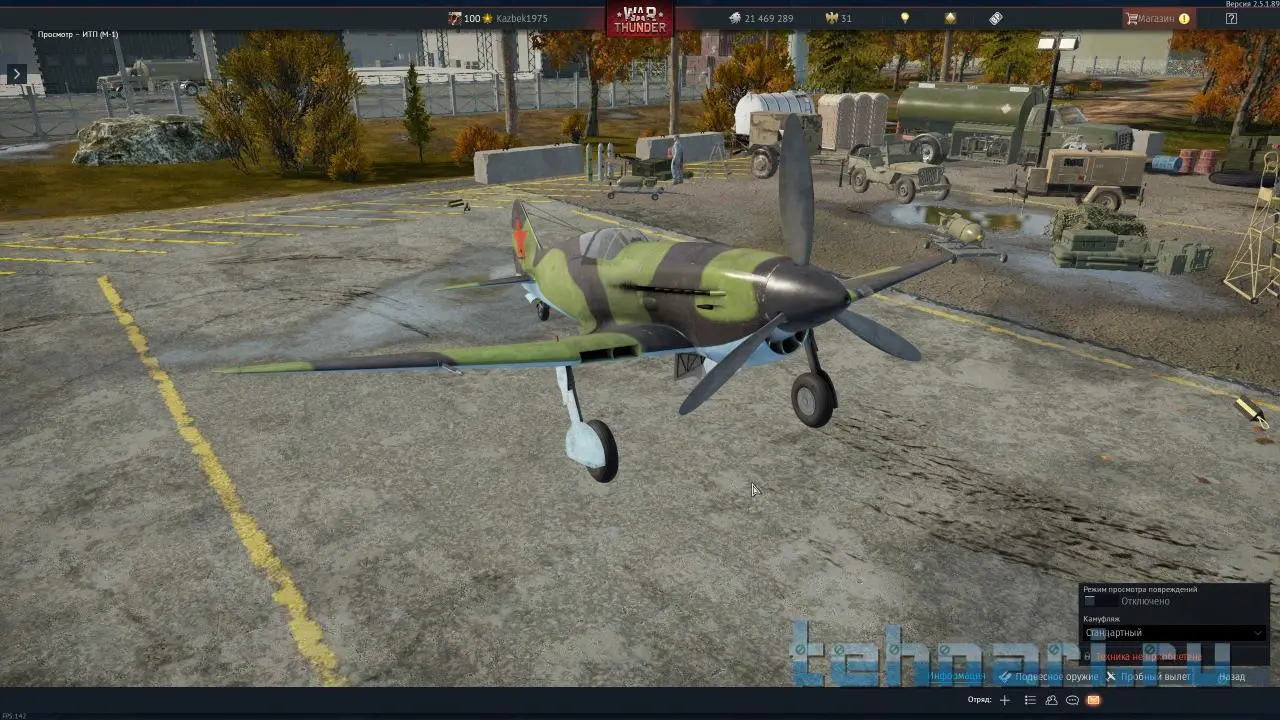
Task: Add a squad member with plus icon
Action: point(1005,700)
